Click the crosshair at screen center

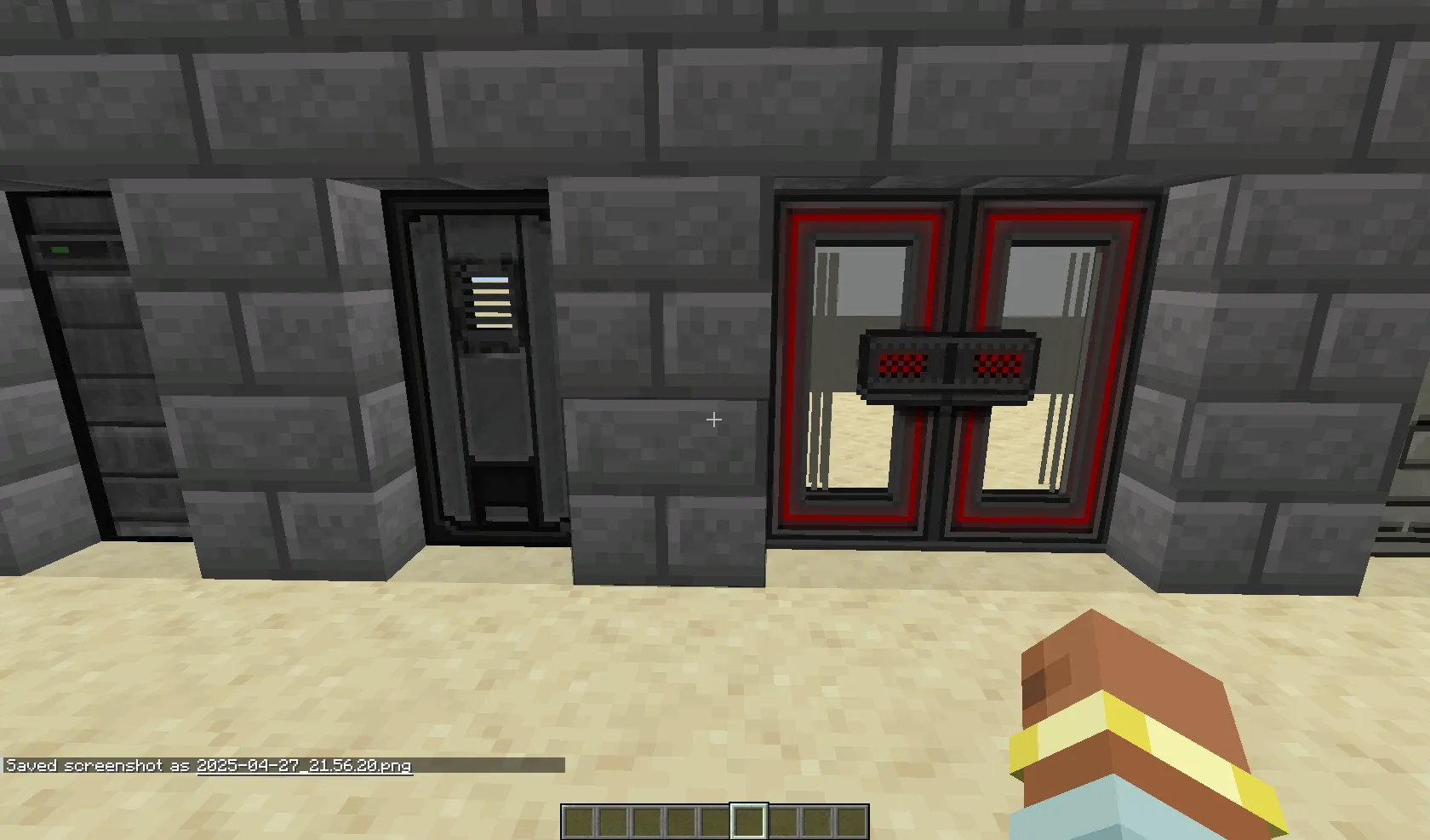click(714, 420)
